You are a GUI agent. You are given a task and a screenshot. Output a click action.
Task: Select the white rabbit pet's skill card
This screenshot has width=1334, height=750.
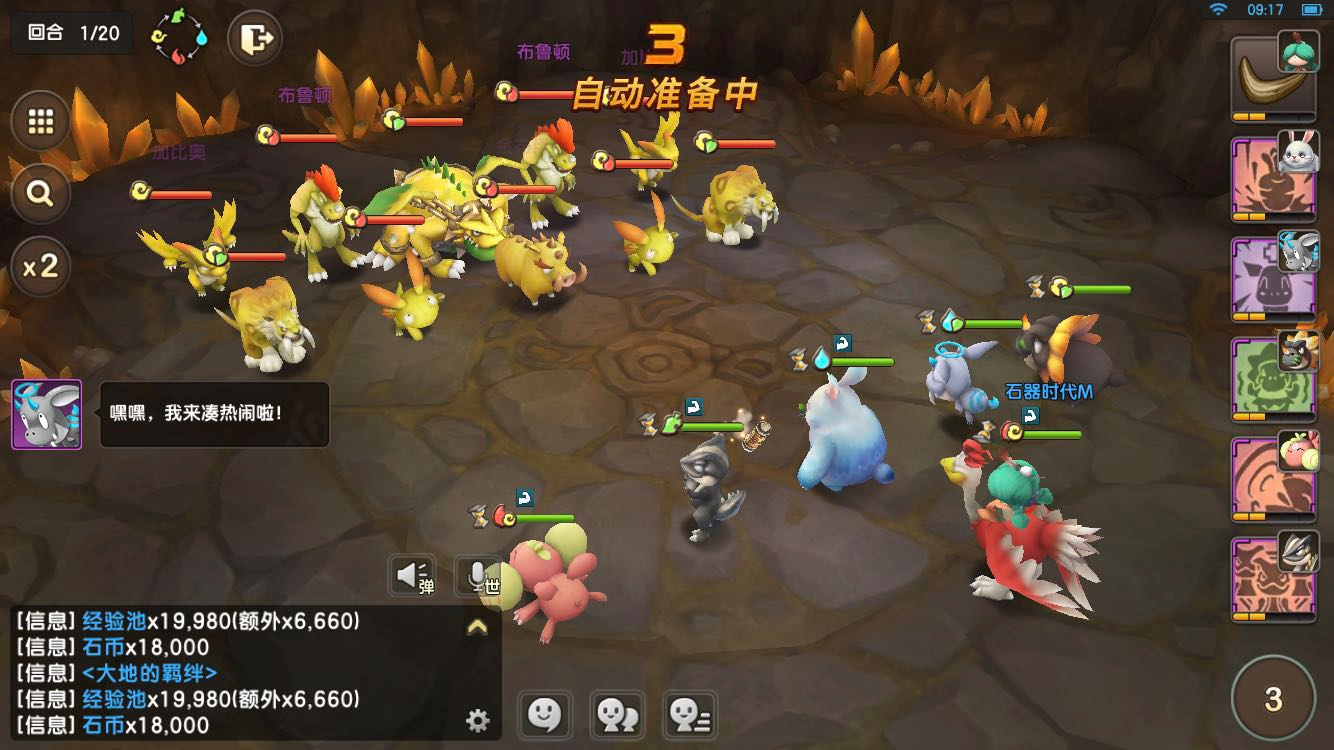(x=1270, y=179)
